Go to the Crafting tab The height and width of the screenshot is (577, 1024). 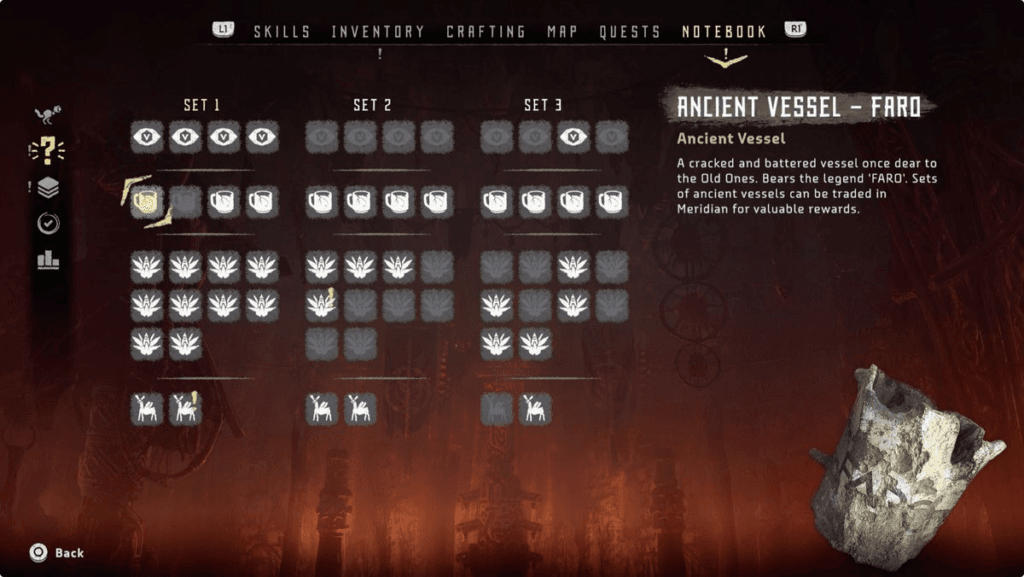coord(486,32)
